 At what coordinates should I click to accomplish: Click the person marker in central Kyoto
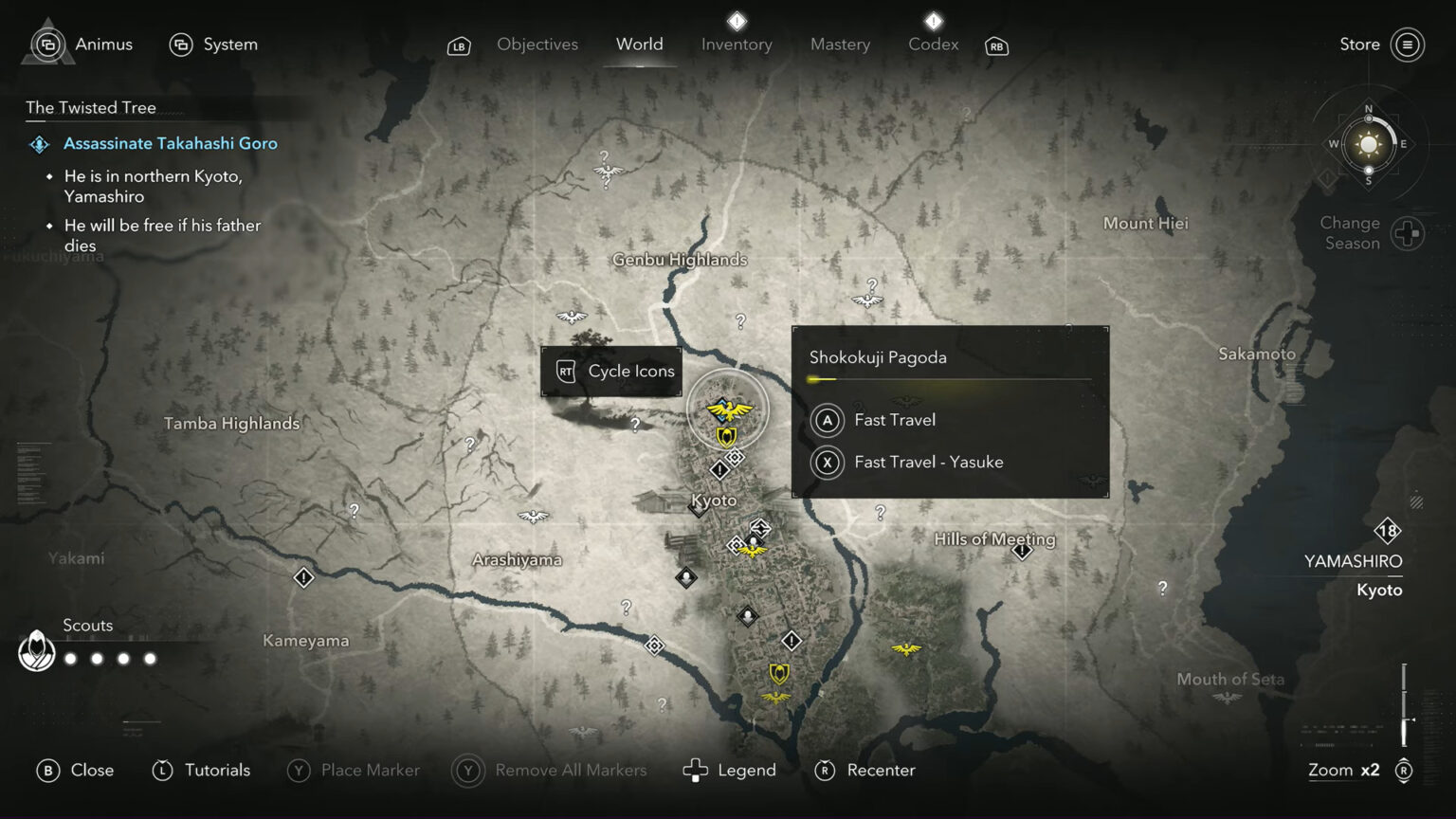tap(685, 577)
